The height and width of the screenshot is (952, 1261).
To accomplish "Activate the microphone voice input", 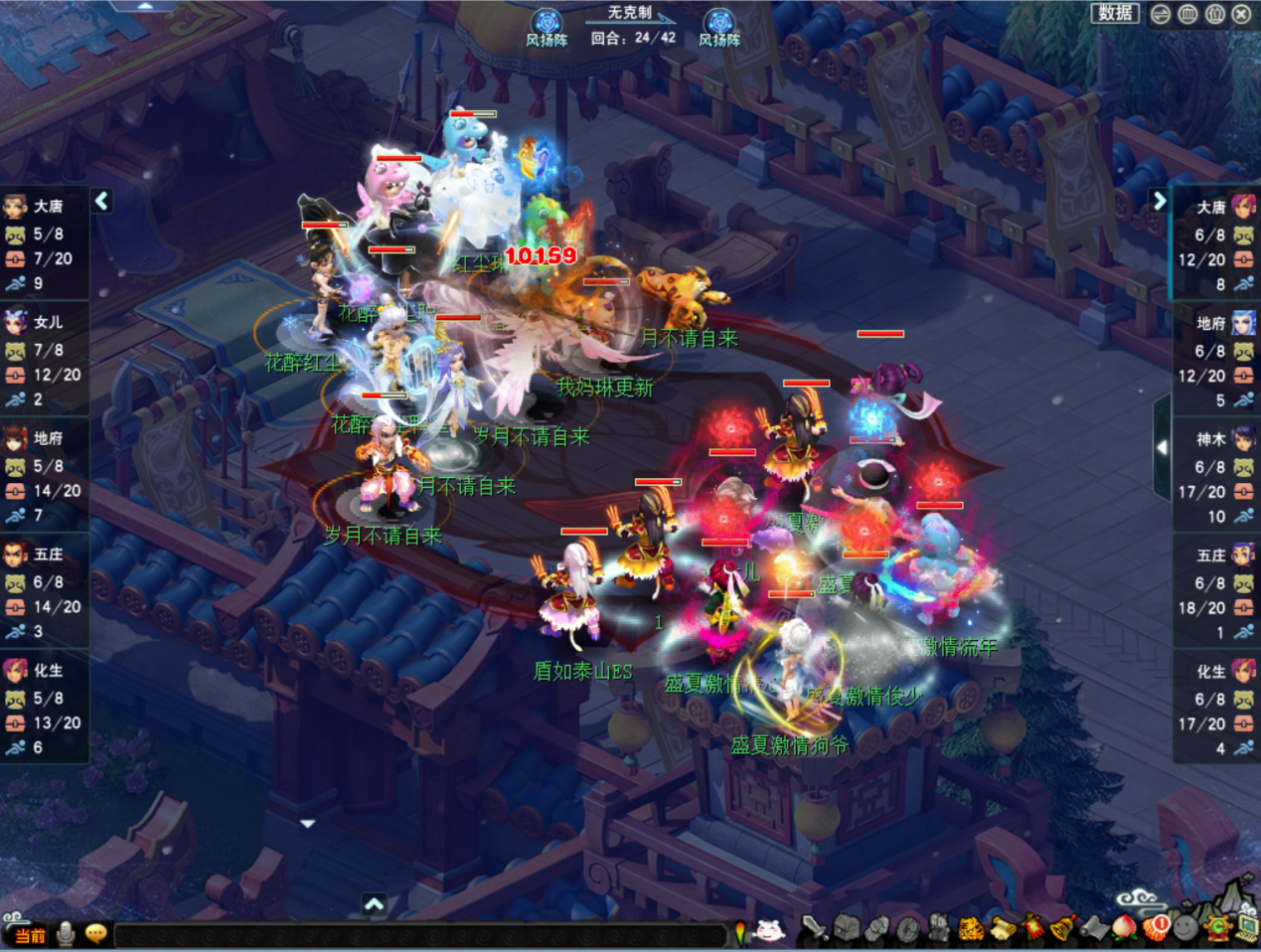I will tap(67, 934).
